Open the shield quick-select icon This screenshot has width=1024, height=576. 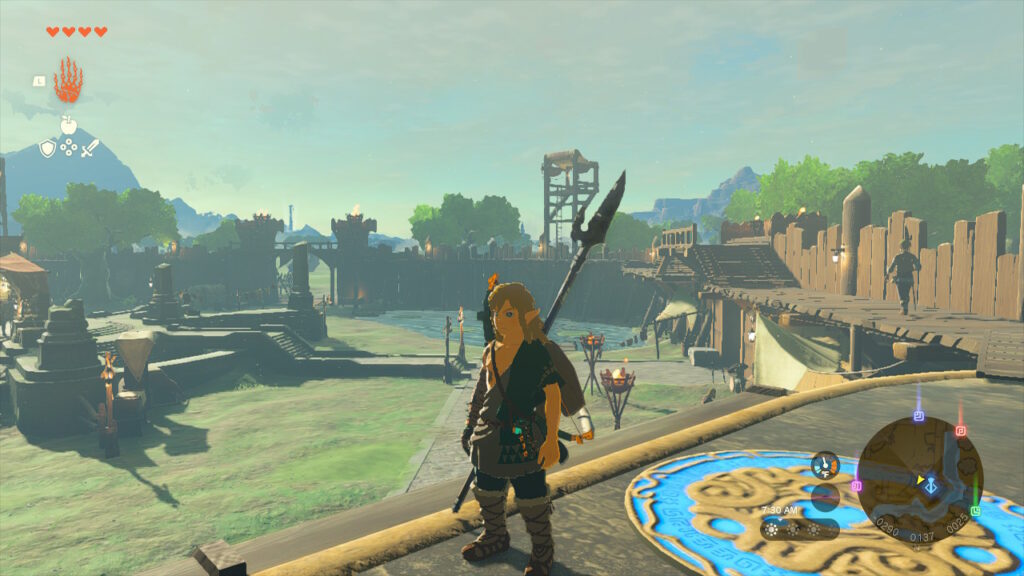tap(47, 148)
